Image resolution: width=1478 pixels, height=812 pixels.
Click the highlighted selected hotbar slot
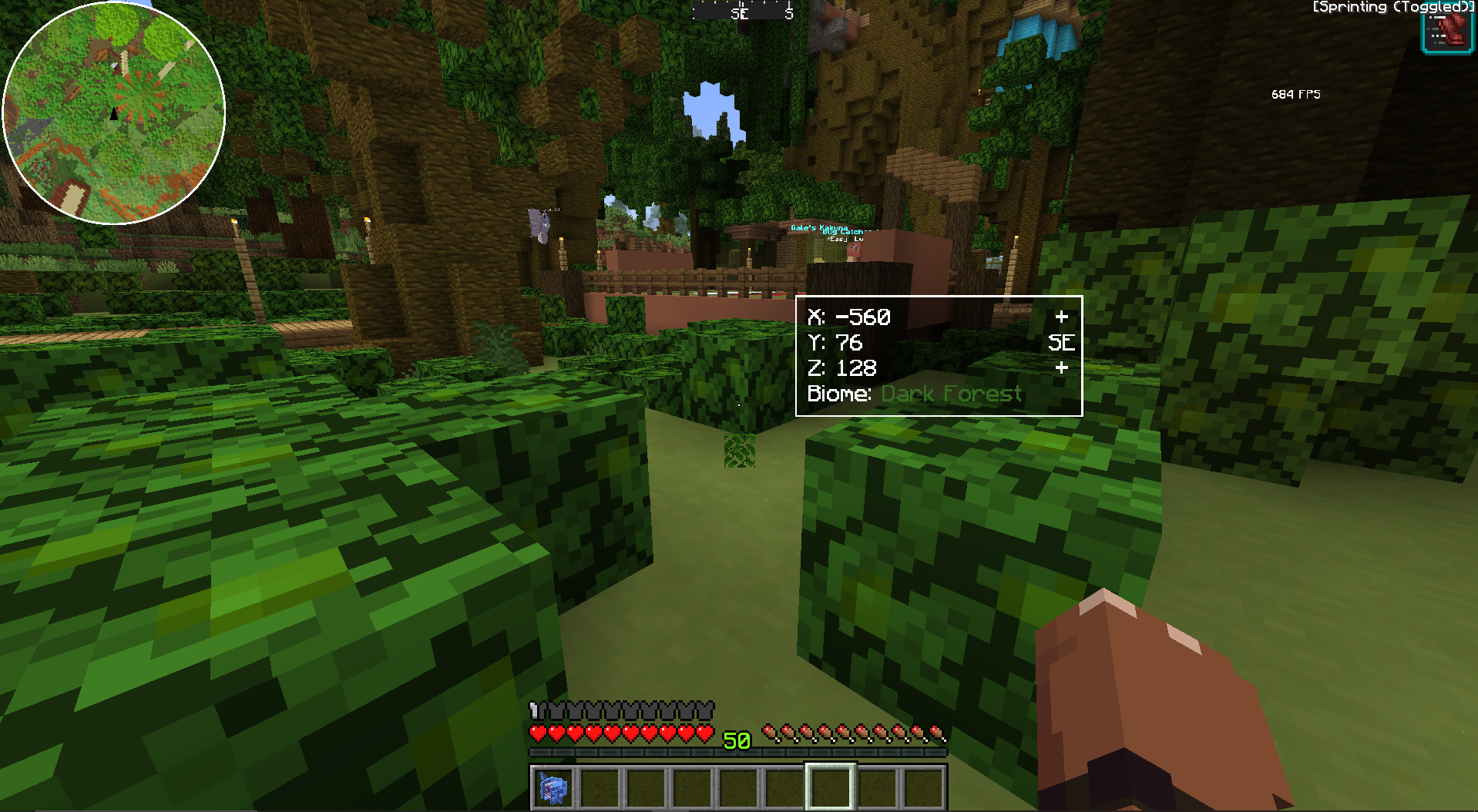(x=830, y=787)
